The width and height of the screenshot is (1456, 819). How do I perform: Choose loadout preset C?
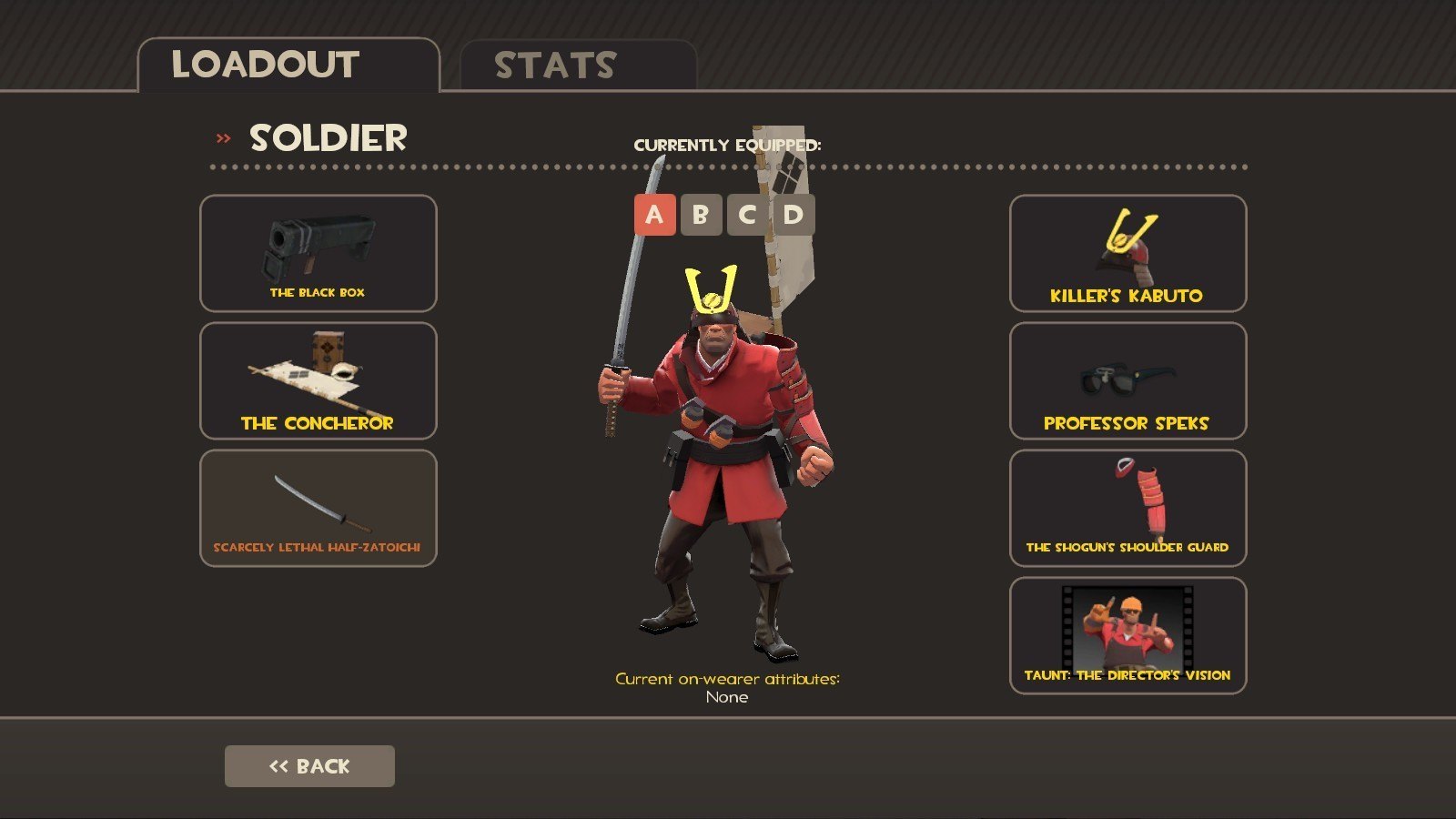747,215
